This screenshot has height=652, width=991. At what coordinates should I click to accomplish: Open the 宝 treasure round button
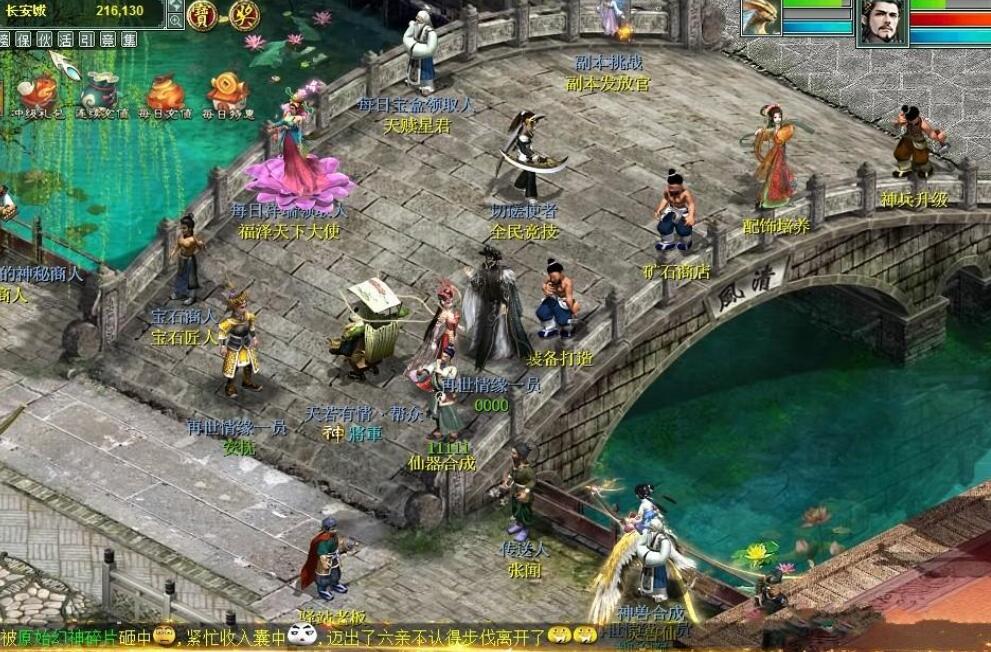pos(203,16)
